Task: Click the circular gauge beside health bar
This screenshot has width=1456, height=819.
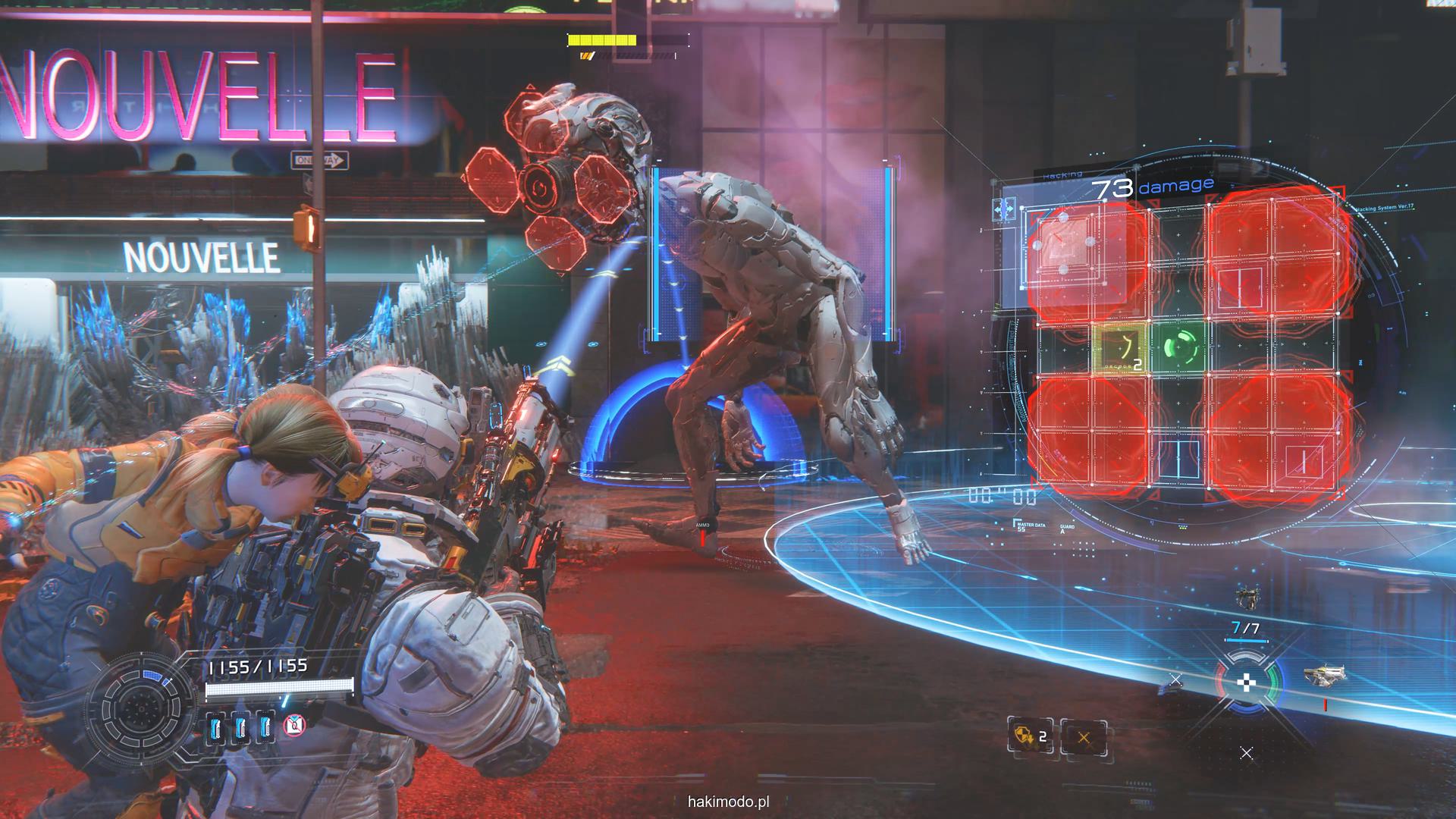Action: [x=142, y=708]
